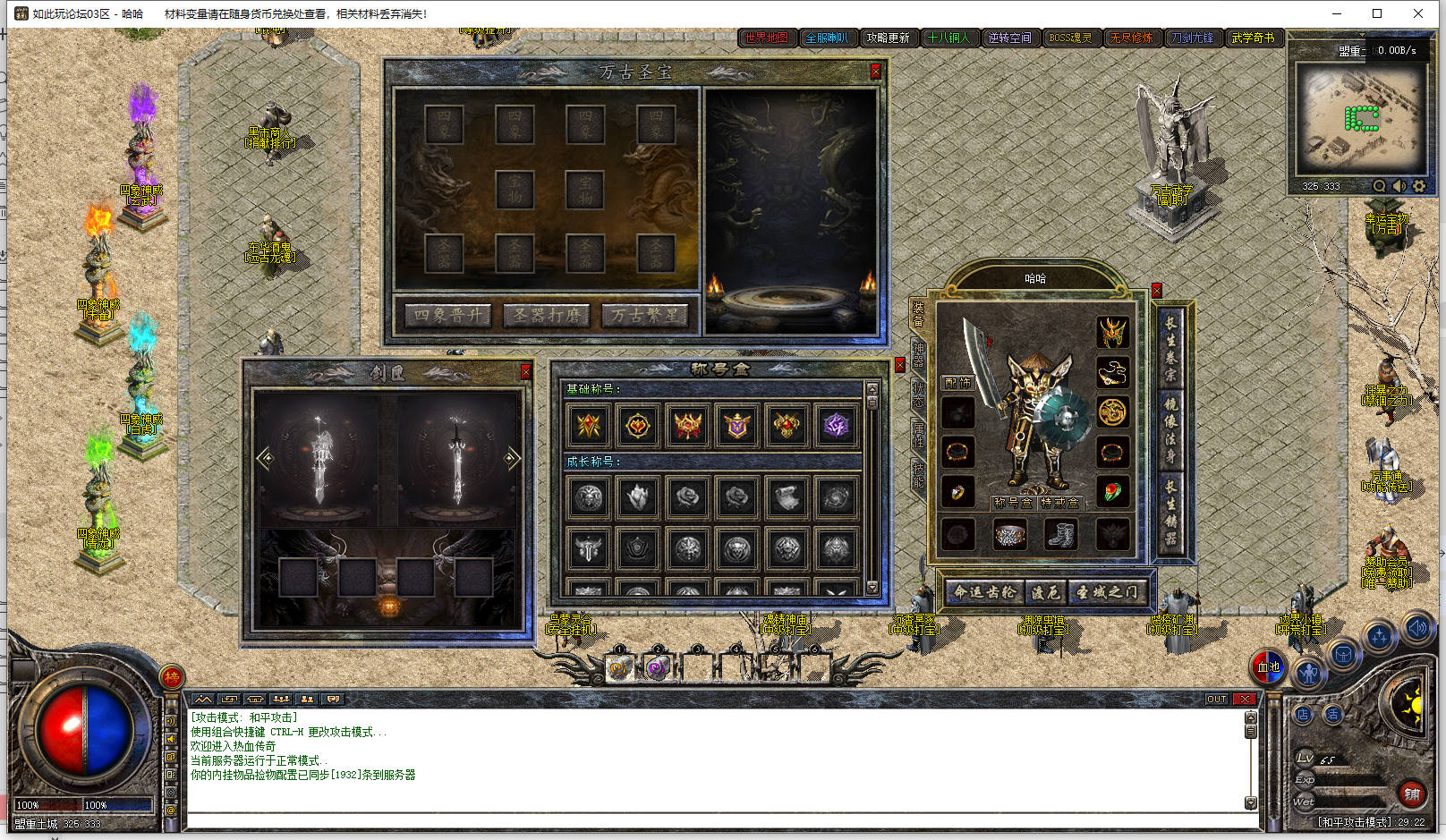Open the 特戒盒 special ring box
The image size is (1446, 840).
(1059, 503)
